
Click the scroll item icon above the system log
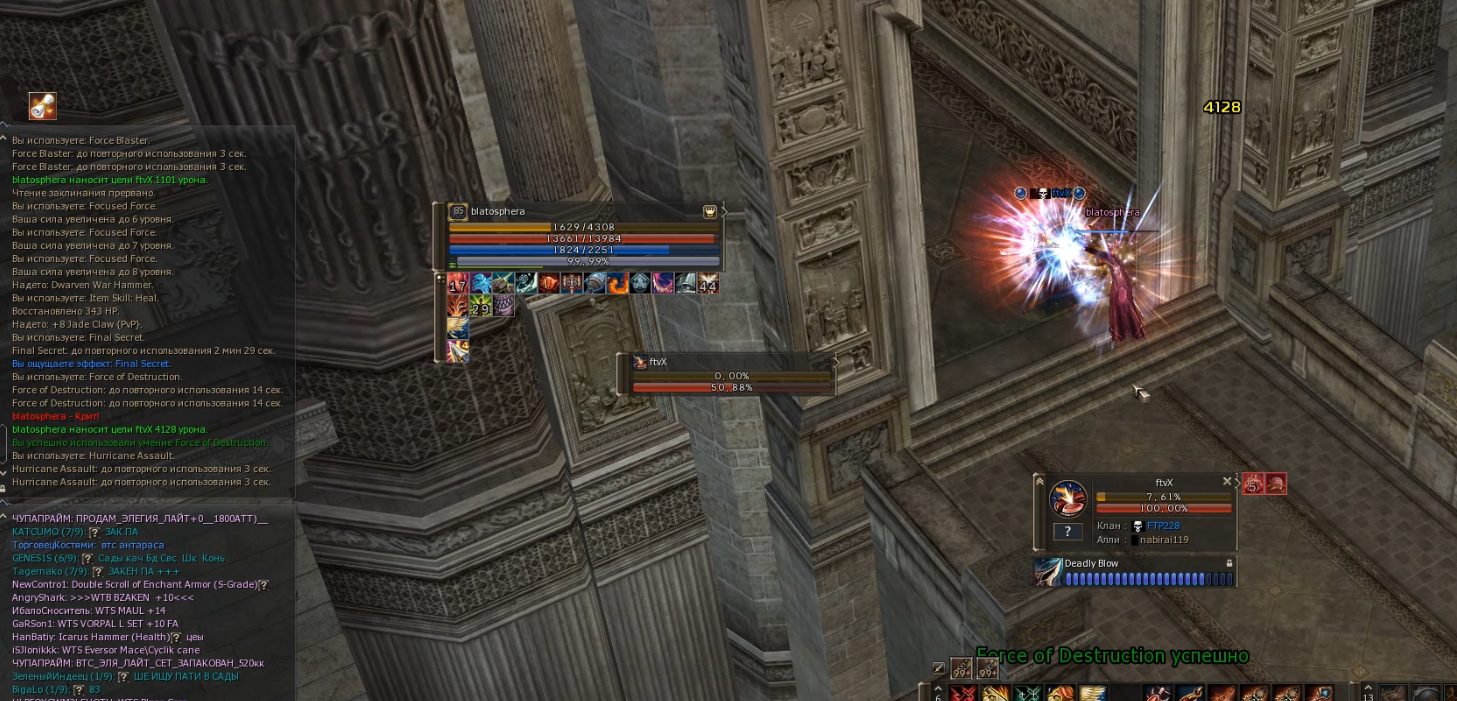(x=43, y=106)
